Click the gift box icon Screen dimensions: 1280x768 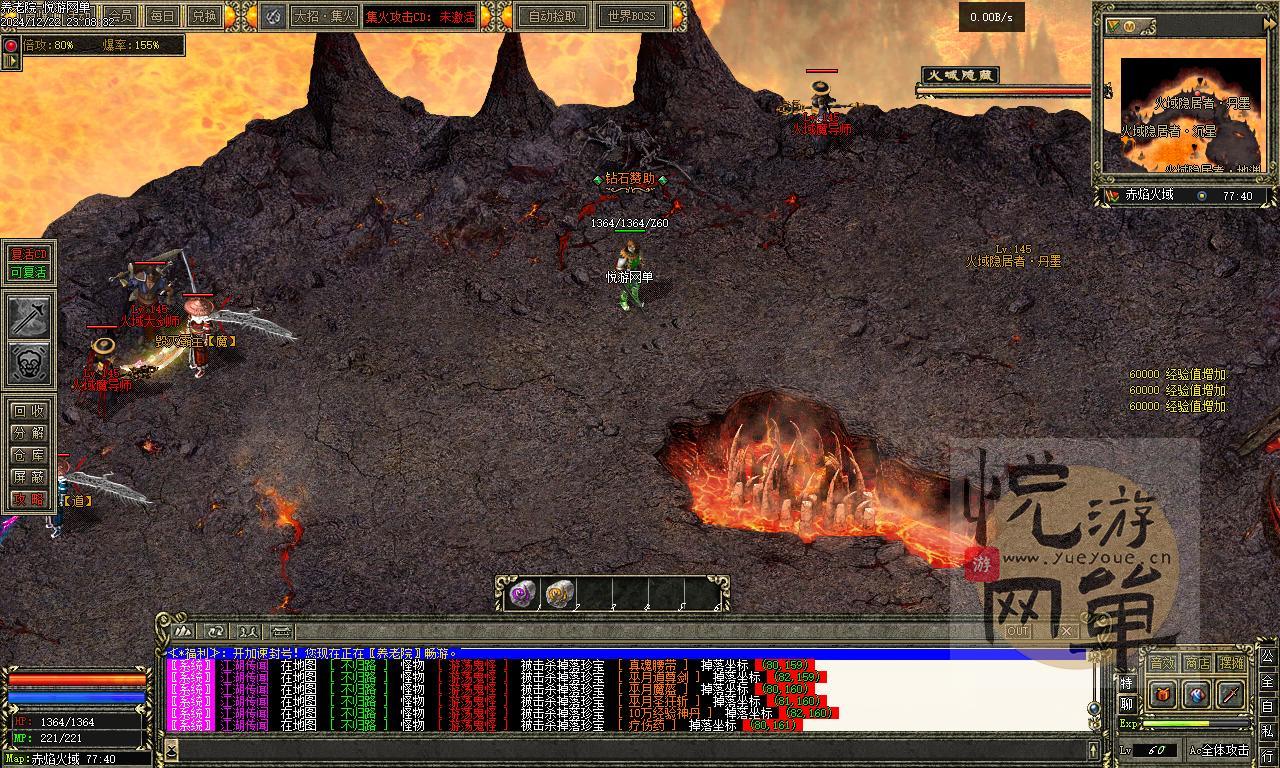point(1162,694)
